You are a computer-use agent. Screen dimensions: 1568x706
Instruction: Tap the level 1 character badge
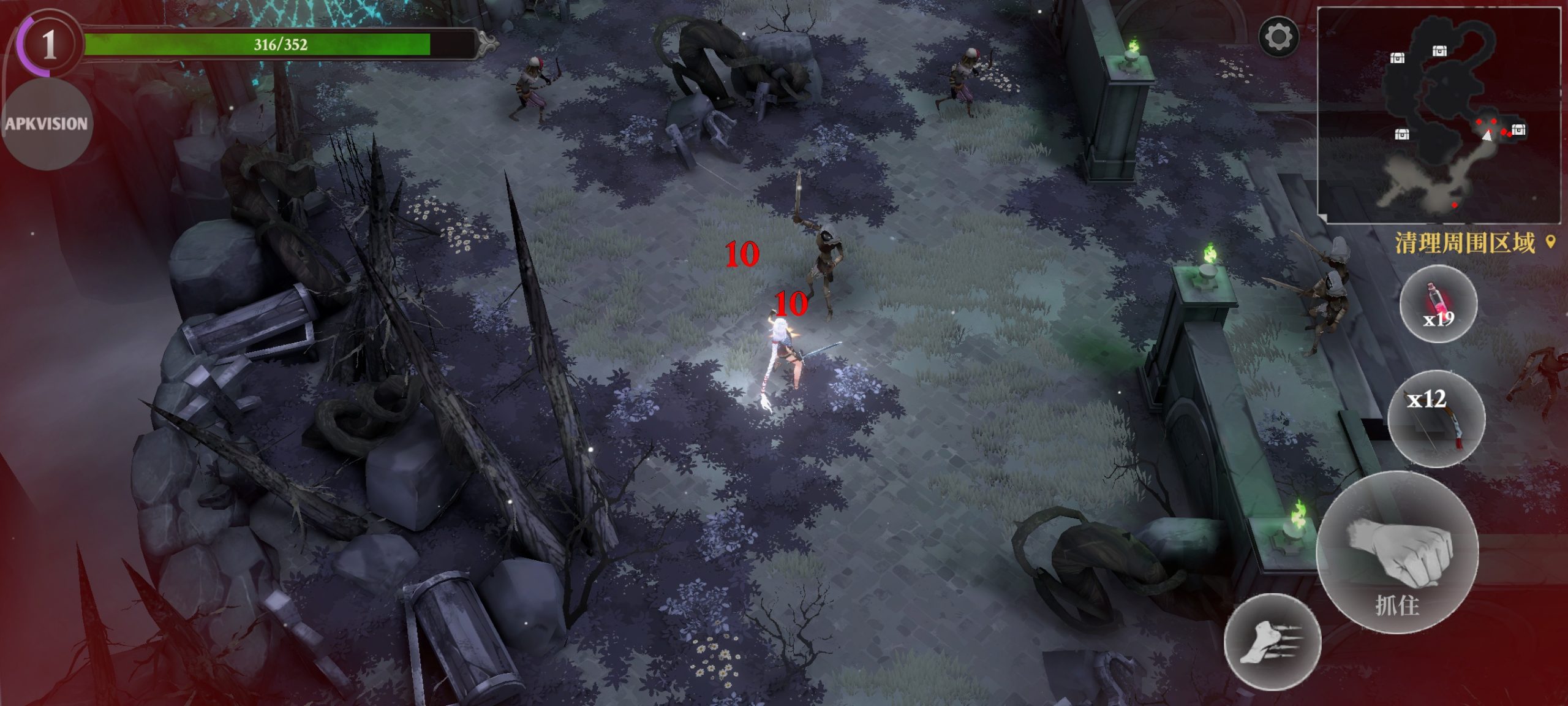click(x=48, y=44)
